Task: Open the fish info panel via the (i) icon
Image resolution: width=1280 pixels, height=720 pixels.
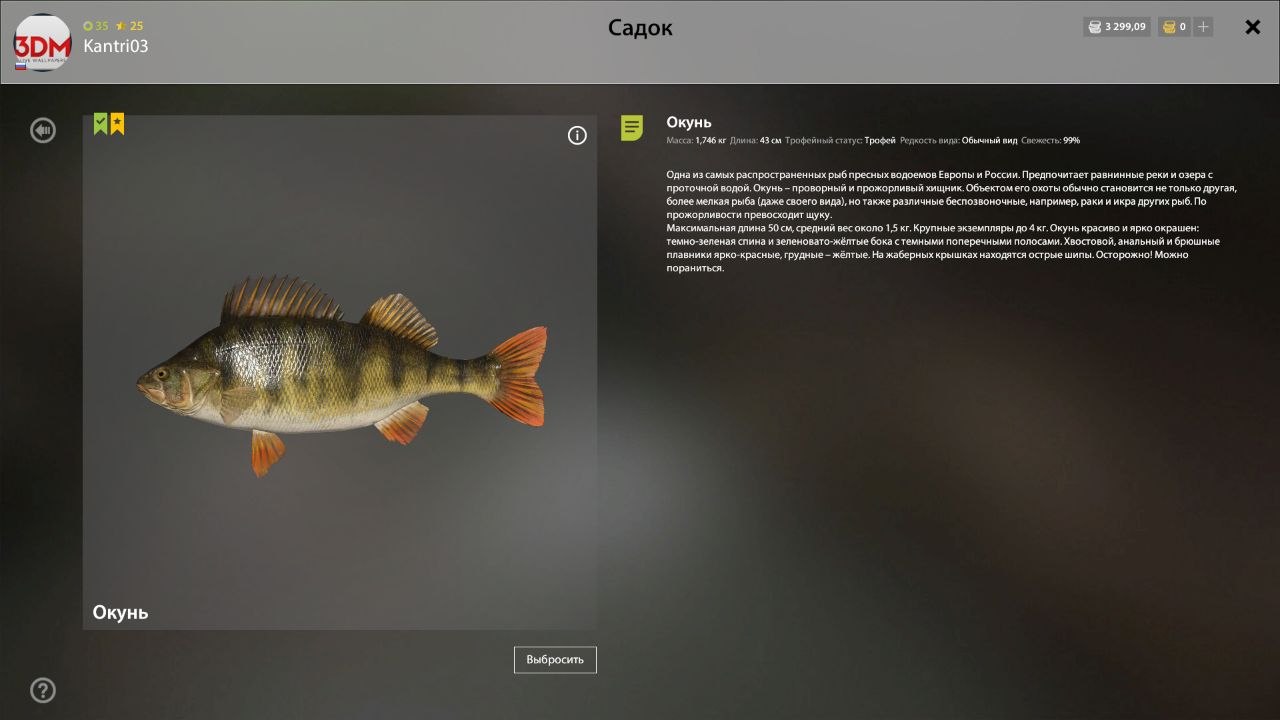Action: pyautogui.click(x=577, y=134)
